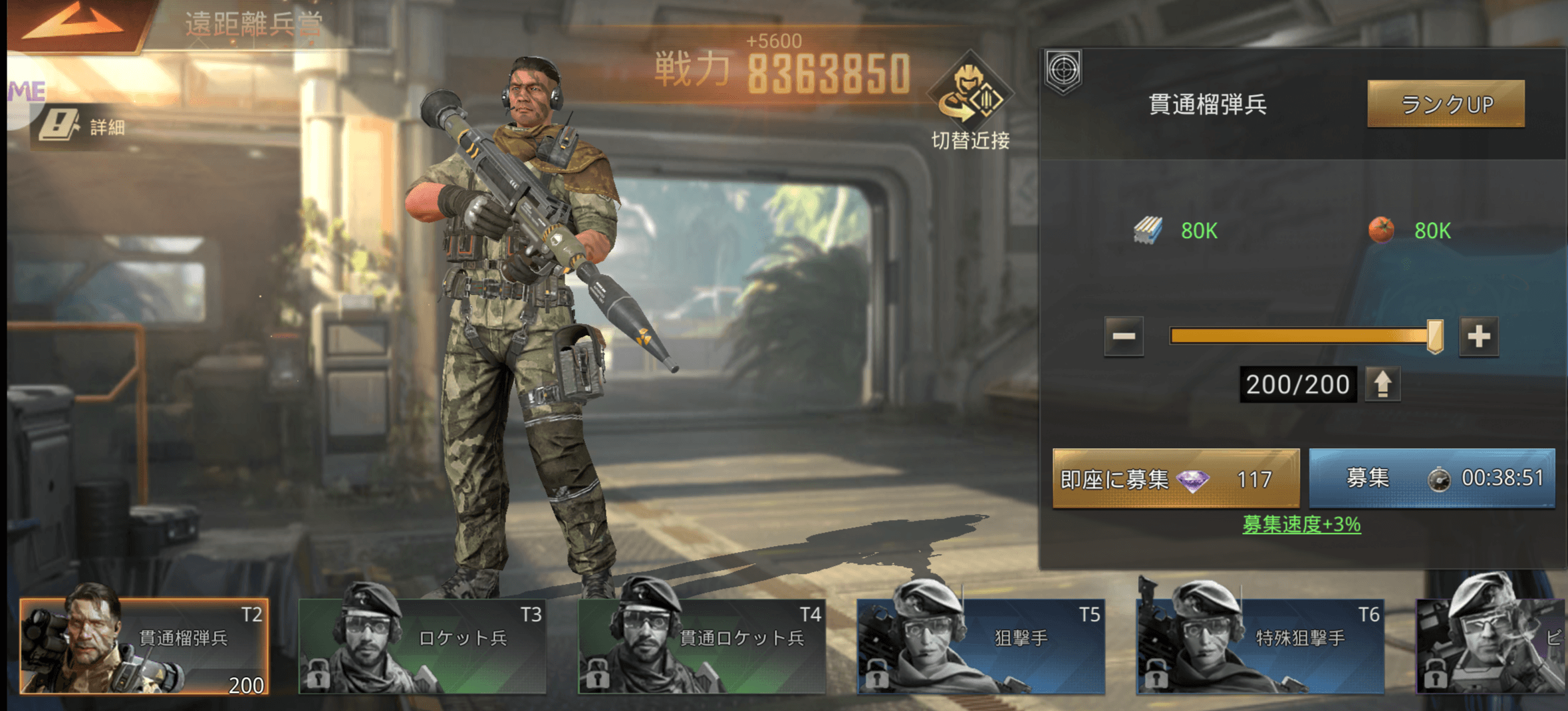The width and height of the screenshot is (1568, 711).
Task: Click the ランクUP rank up button
Action: pos(1446,104)
